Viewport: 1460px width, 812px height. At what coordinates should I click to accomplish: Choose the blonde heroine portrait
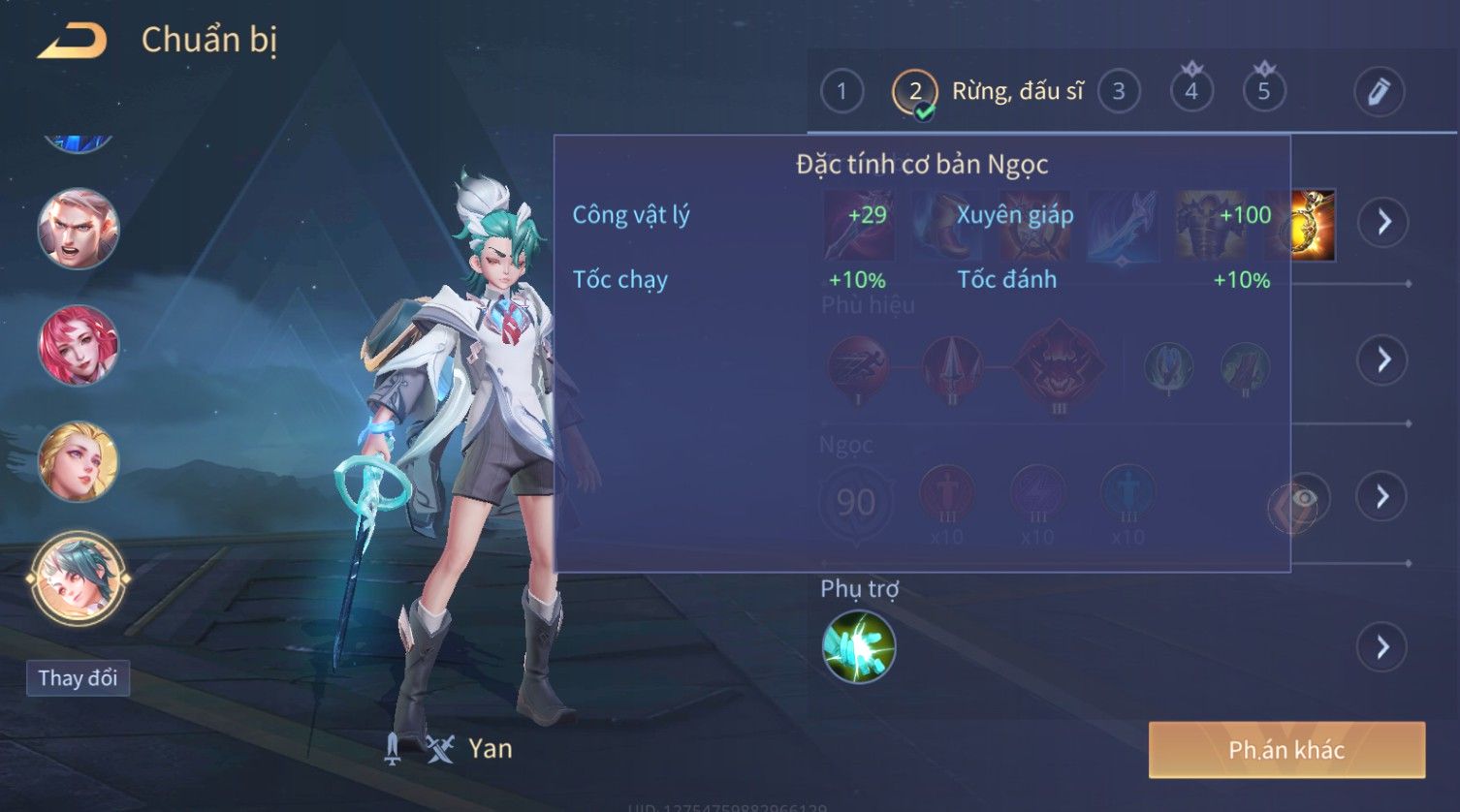(x=78, y=461)
